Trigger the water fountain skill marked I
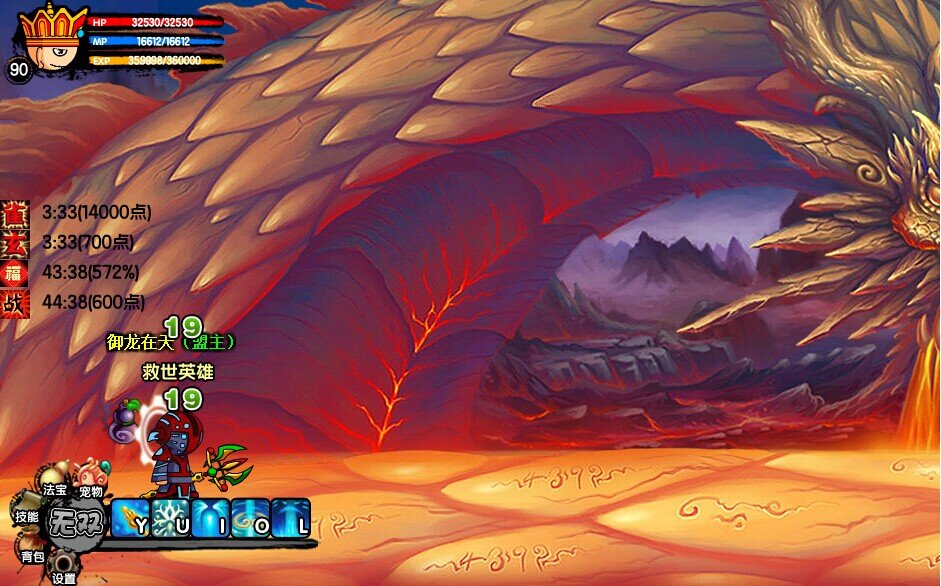Screen dimensions: 941x586 pyautogui.click(x=211, y=519)
